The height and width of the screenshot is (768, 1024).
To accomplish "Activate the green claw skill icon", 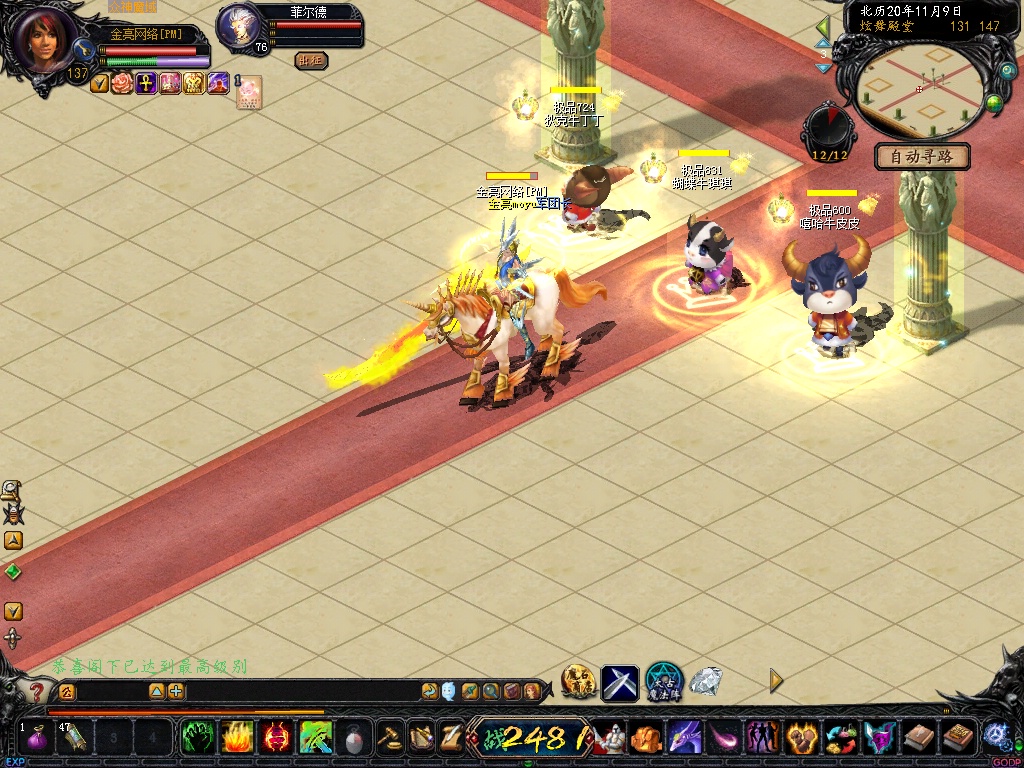I will [x=196, y=738].
